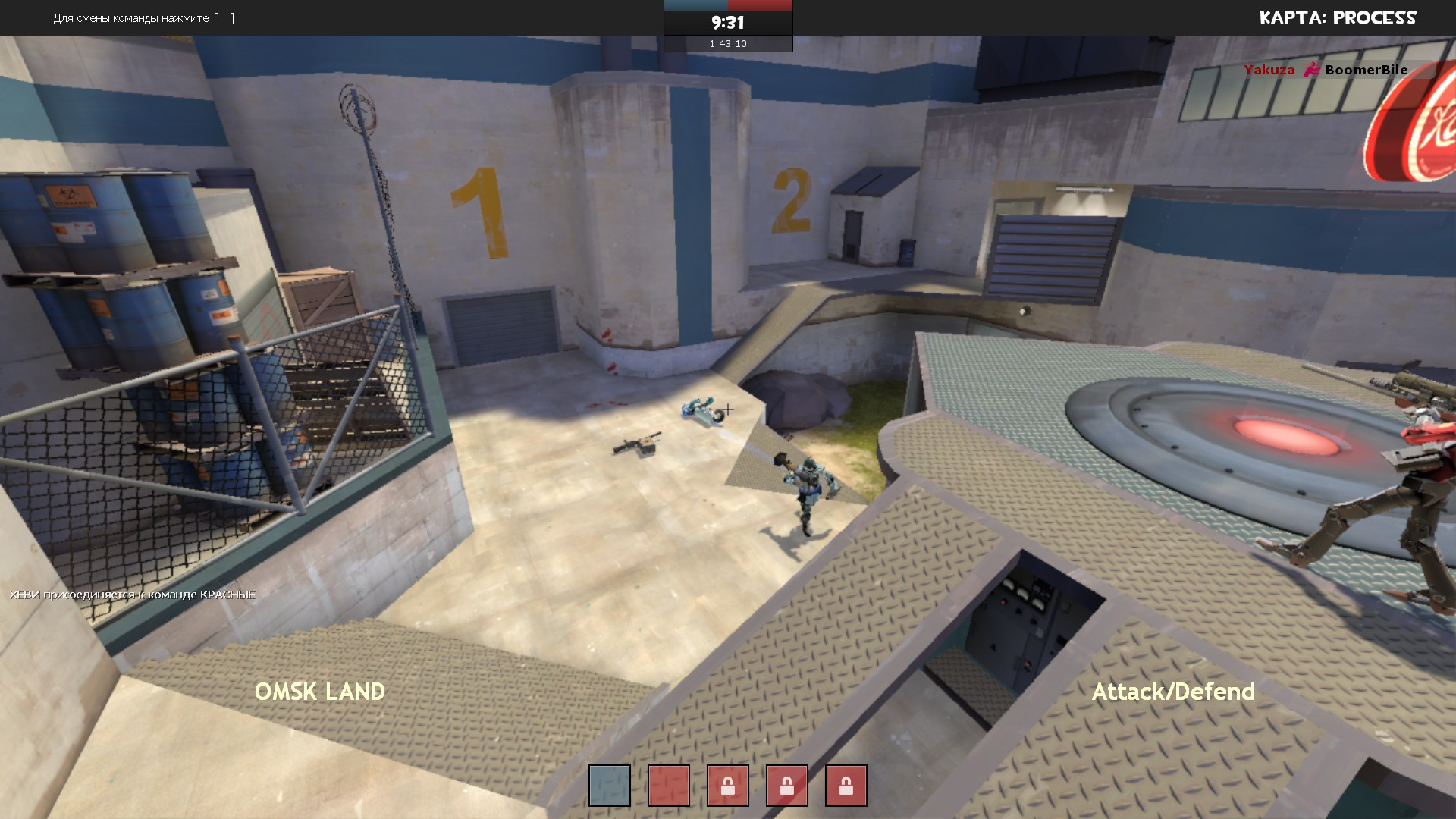Click the BoomerBile name in the kill feed
Viewport: 1456px width, 819px height.
(1366, 70)
